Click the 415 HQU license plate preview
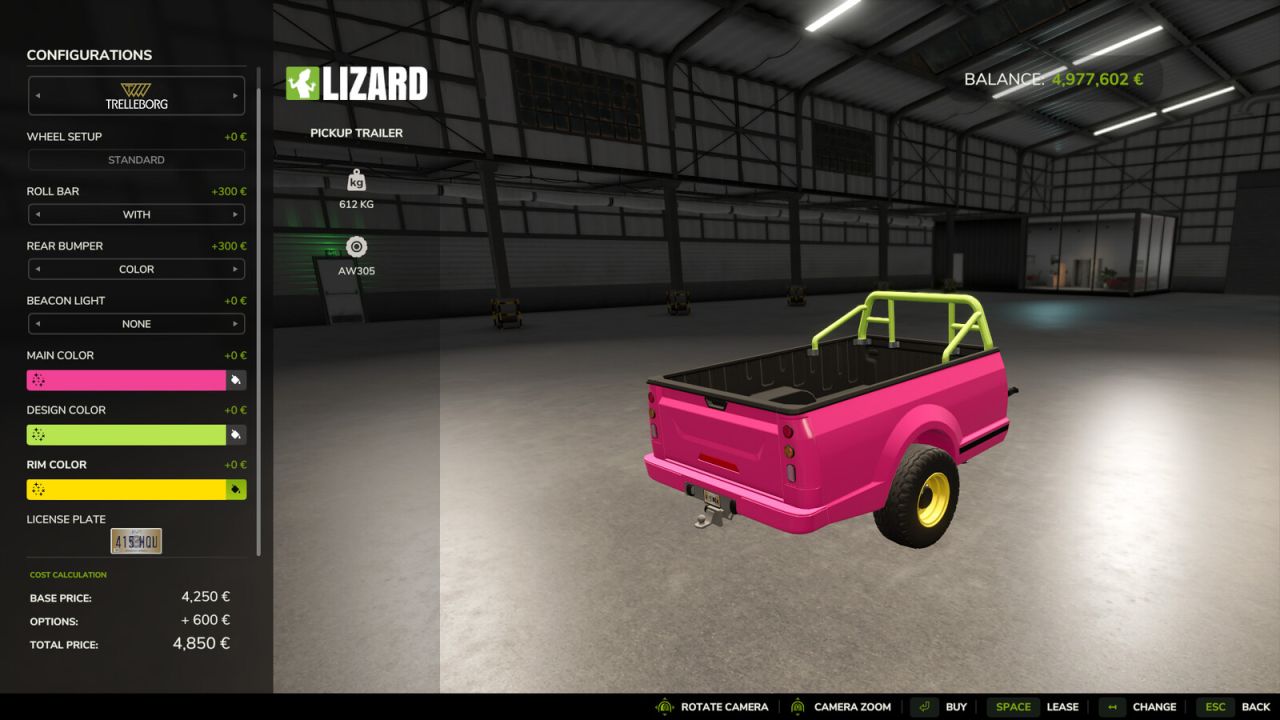 tap(137, 540)
